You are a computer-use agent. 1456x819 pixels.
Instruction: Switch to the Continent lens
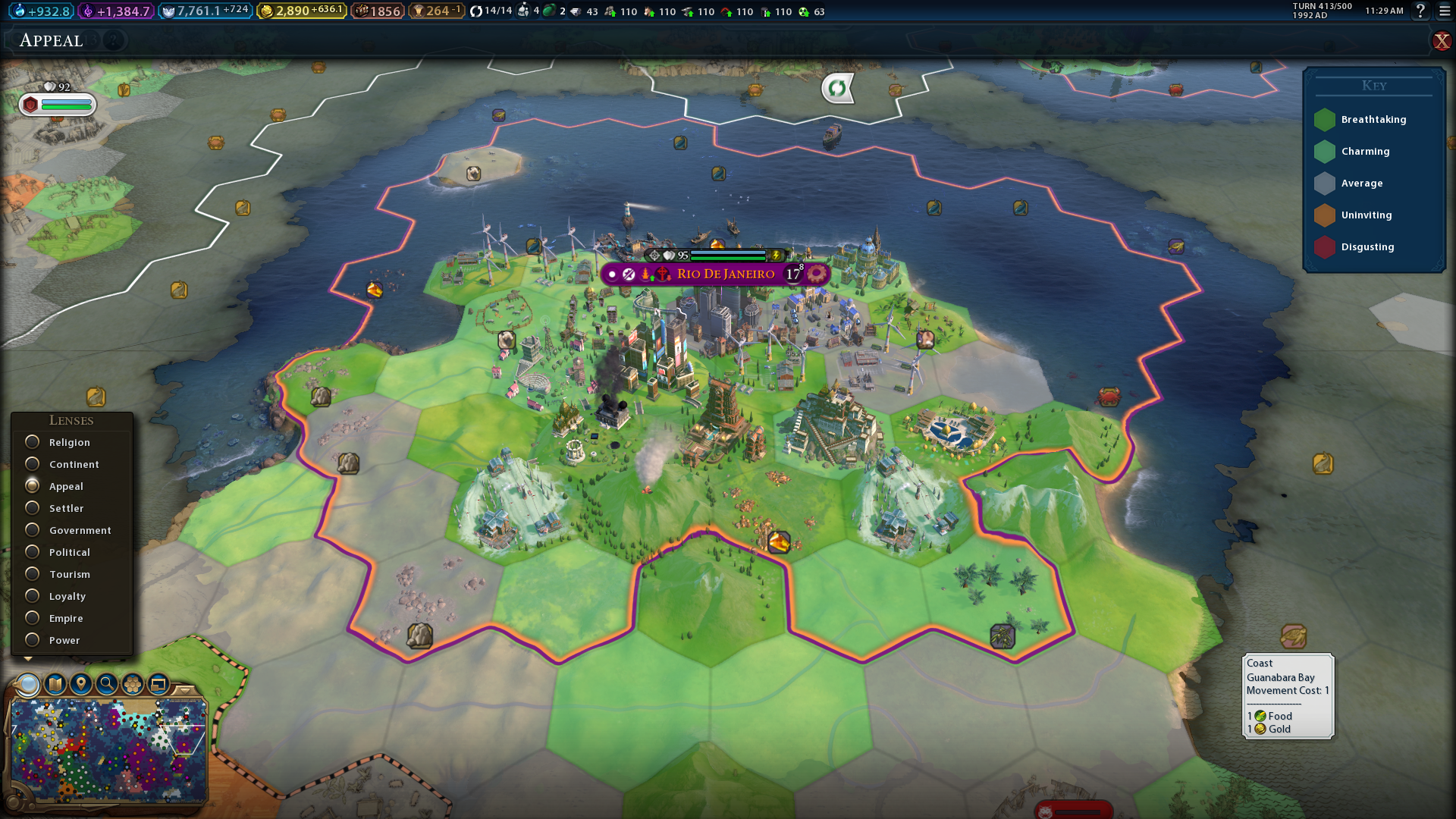click(x=33, y=464)
